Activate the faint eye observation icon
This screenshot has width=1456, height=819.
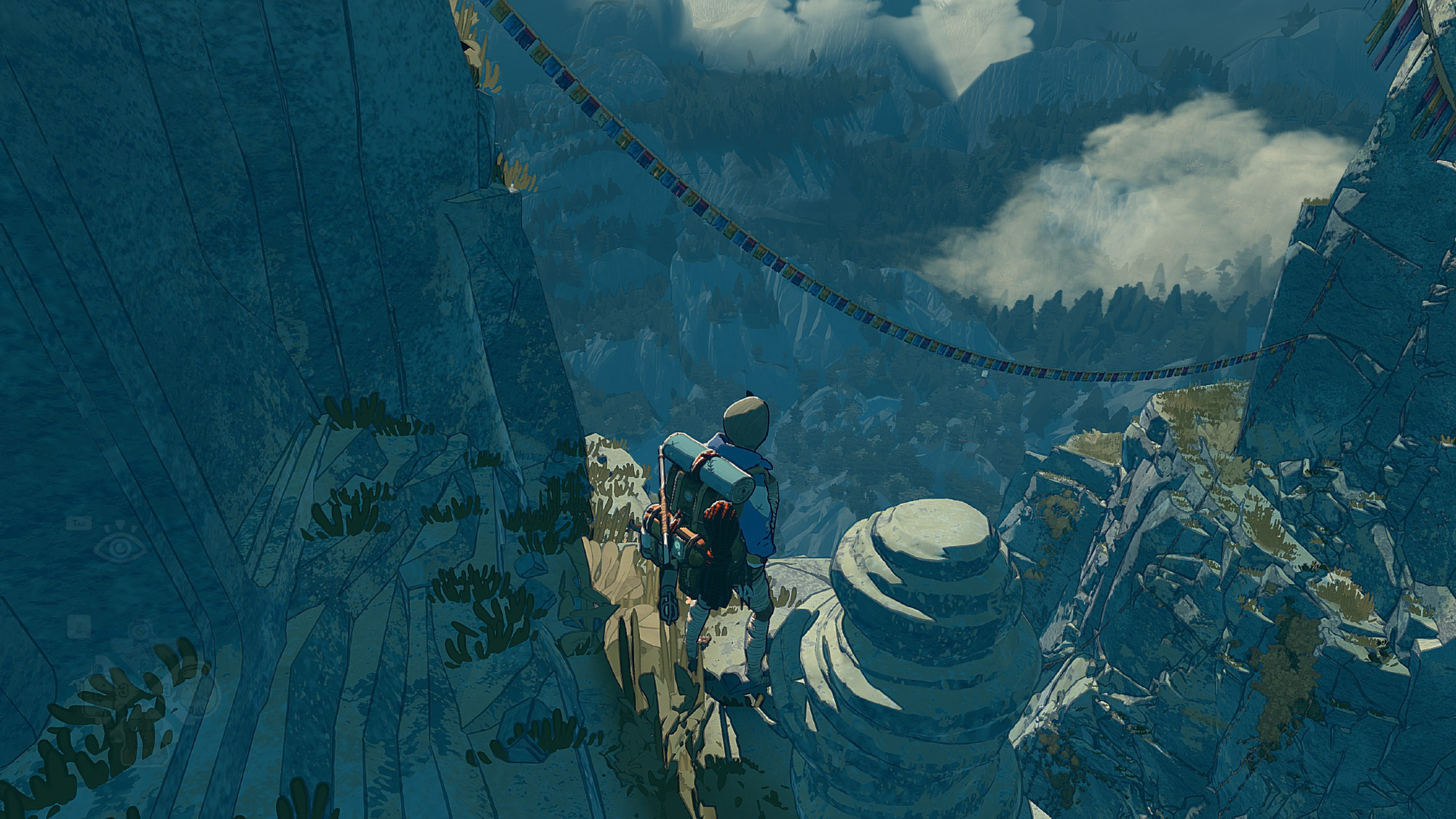click(121, 548)
